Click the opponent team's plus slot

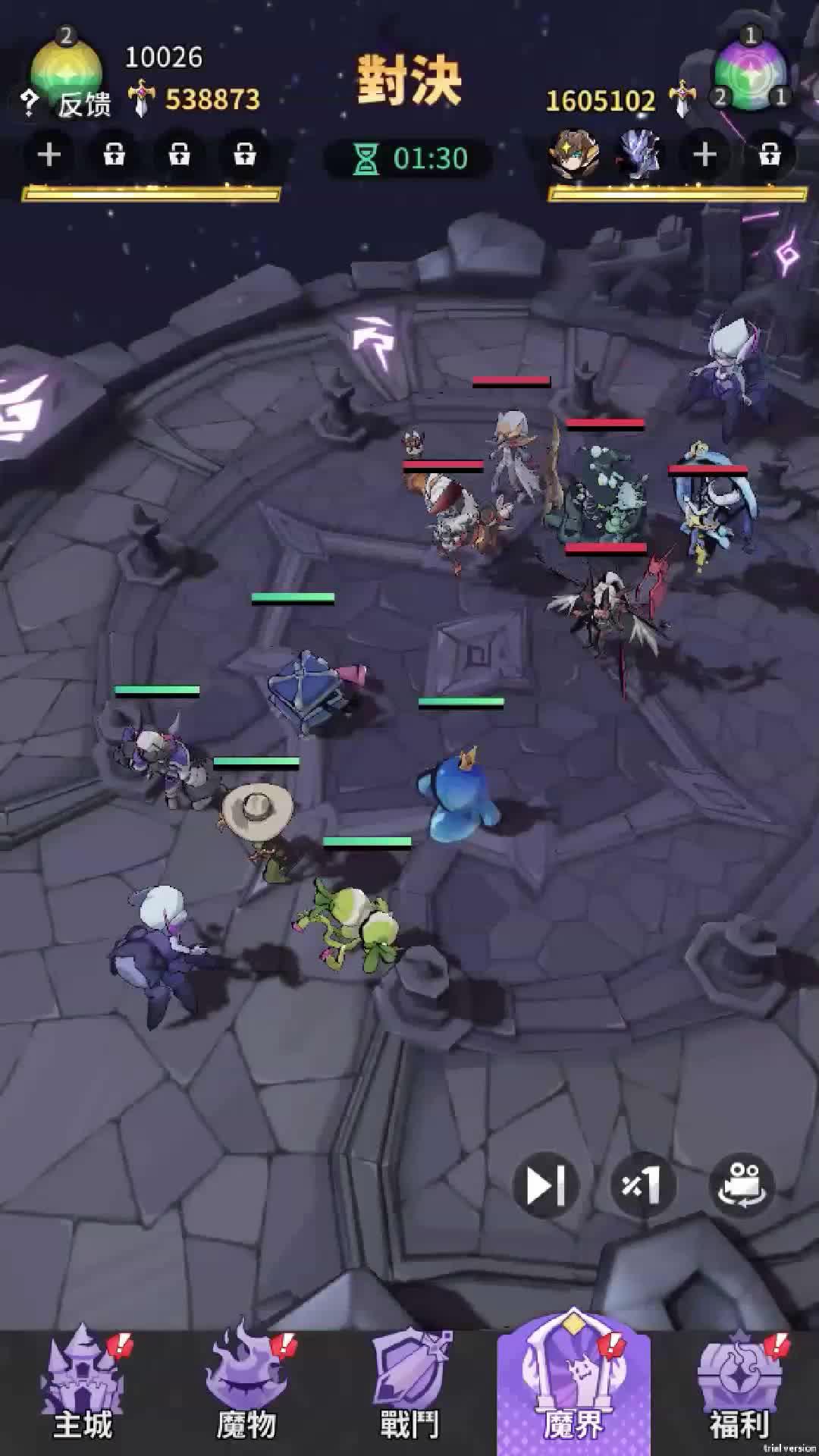[x=704, y=155]
